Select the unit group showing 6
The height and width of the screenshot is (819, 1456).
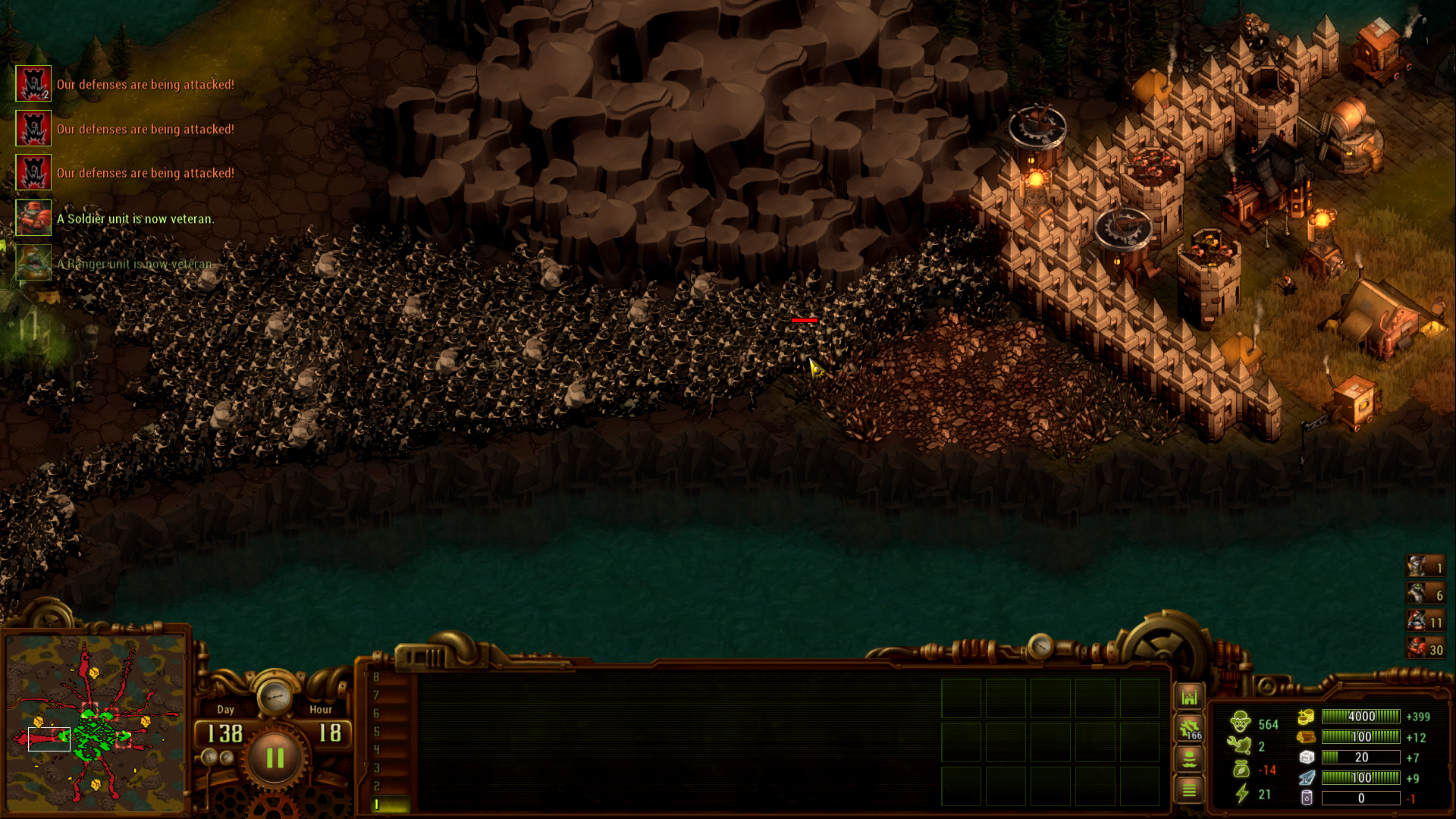click(1425, 595)
